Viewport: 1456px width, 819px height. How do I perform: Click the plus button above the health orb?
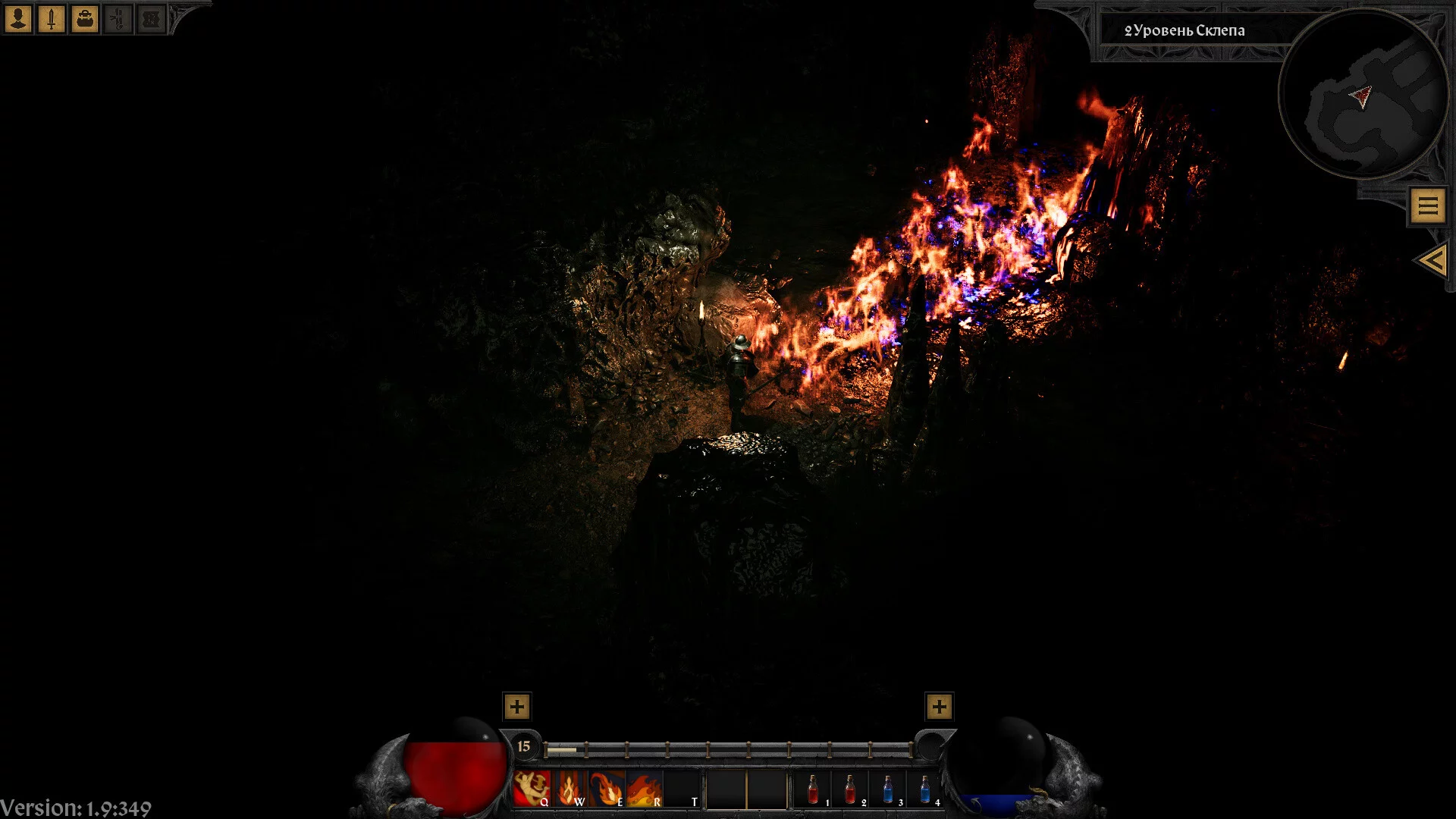[516, 707]
